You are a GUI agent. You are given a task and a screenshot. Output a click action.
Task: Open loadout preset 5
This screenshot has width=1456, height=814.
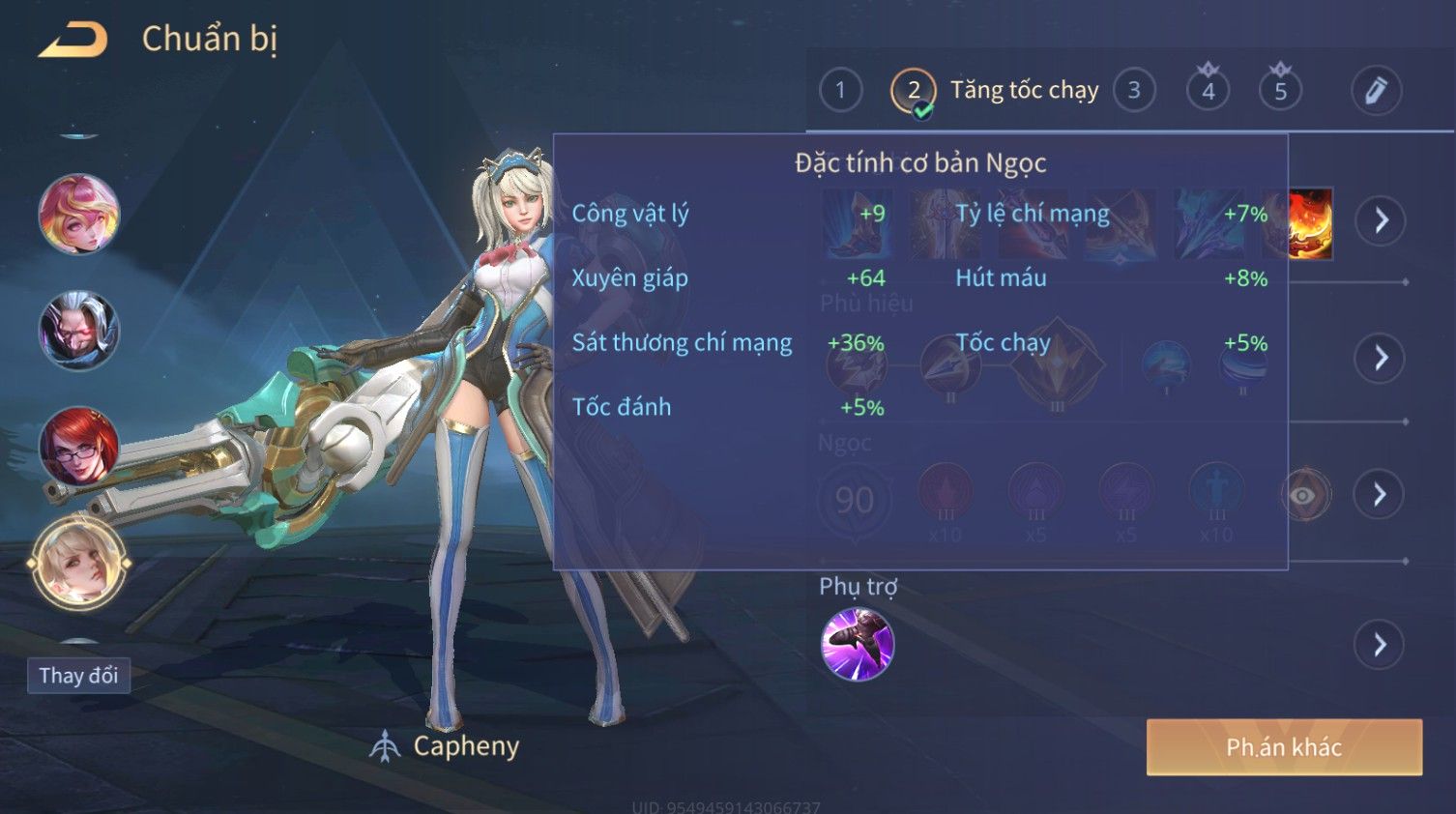pos(1280,91)
